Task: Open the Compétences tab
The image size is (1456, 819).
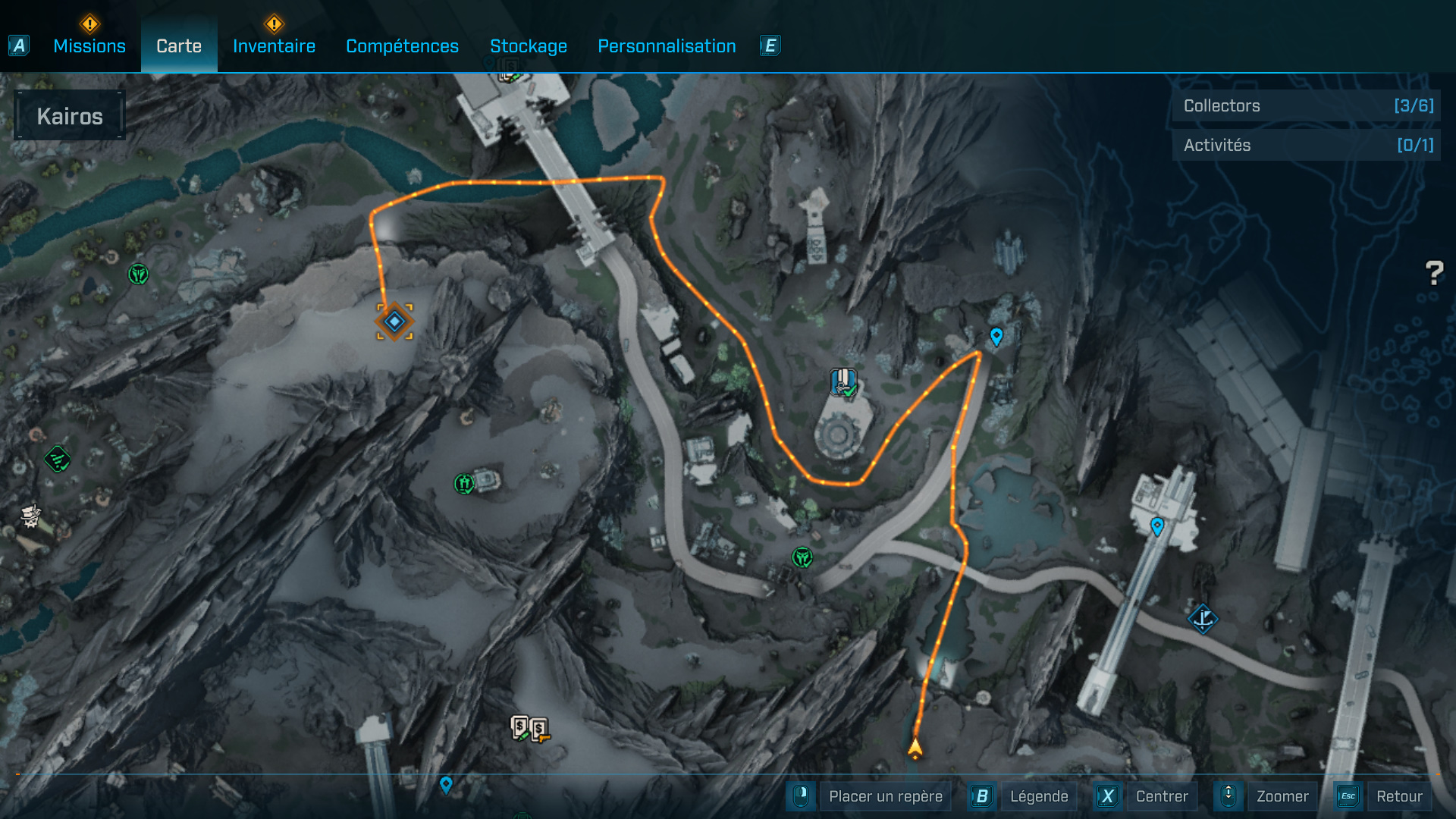Action: (x=402, y=46)
